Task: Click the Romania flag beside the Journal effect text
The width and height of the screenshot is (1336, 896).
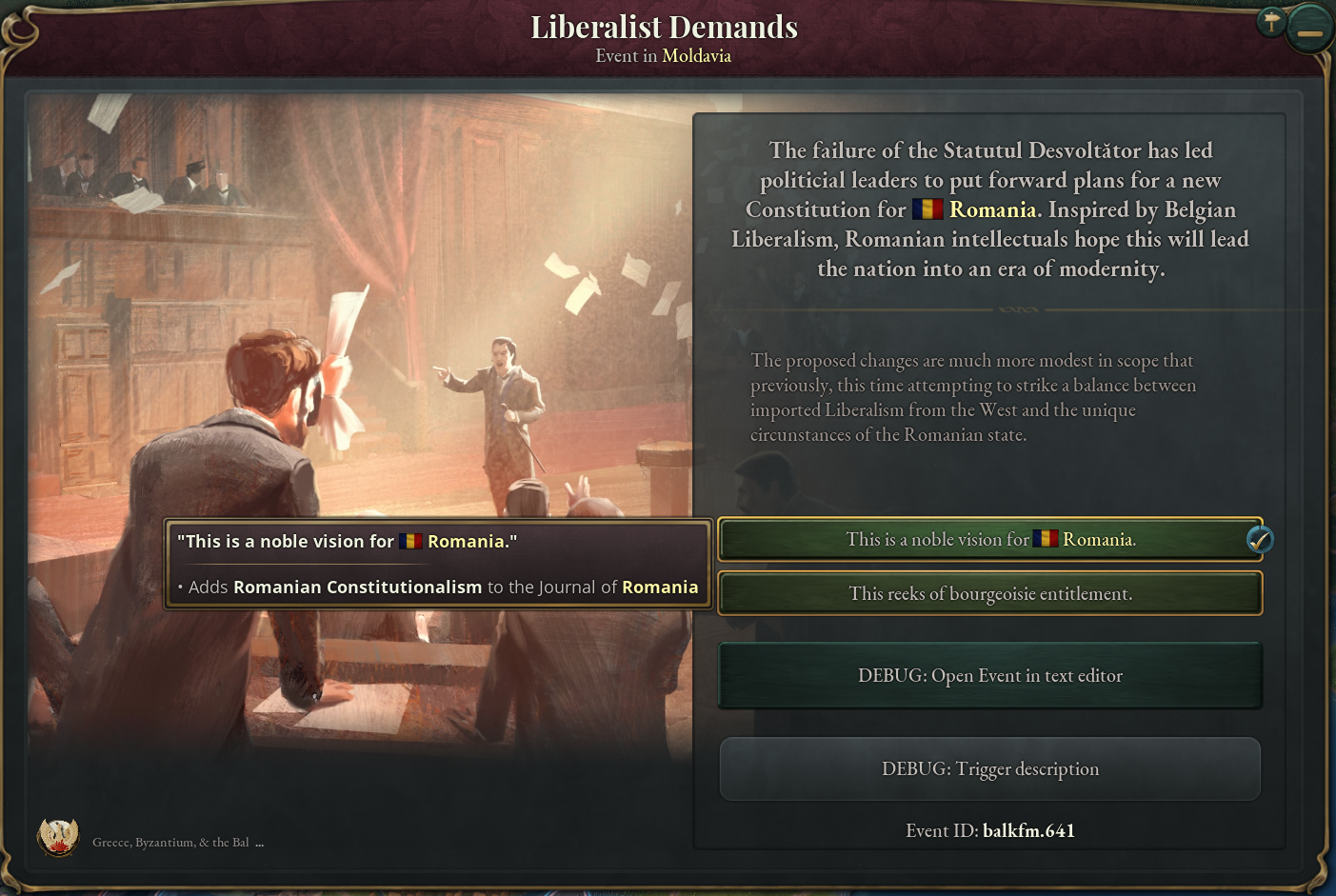Action: [660, 587]
